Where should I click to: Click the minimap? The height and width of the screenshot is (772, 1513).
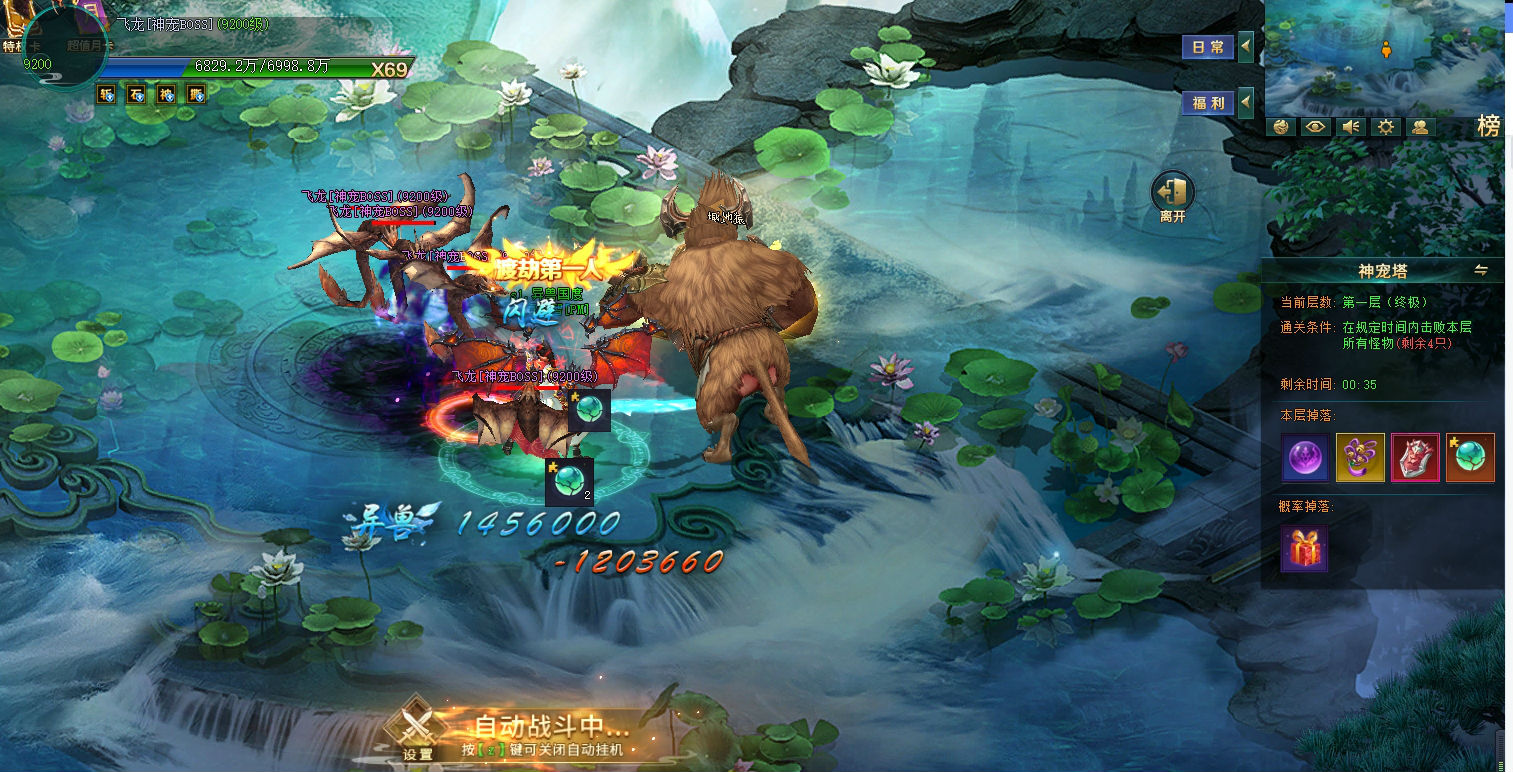point(1384,58)
